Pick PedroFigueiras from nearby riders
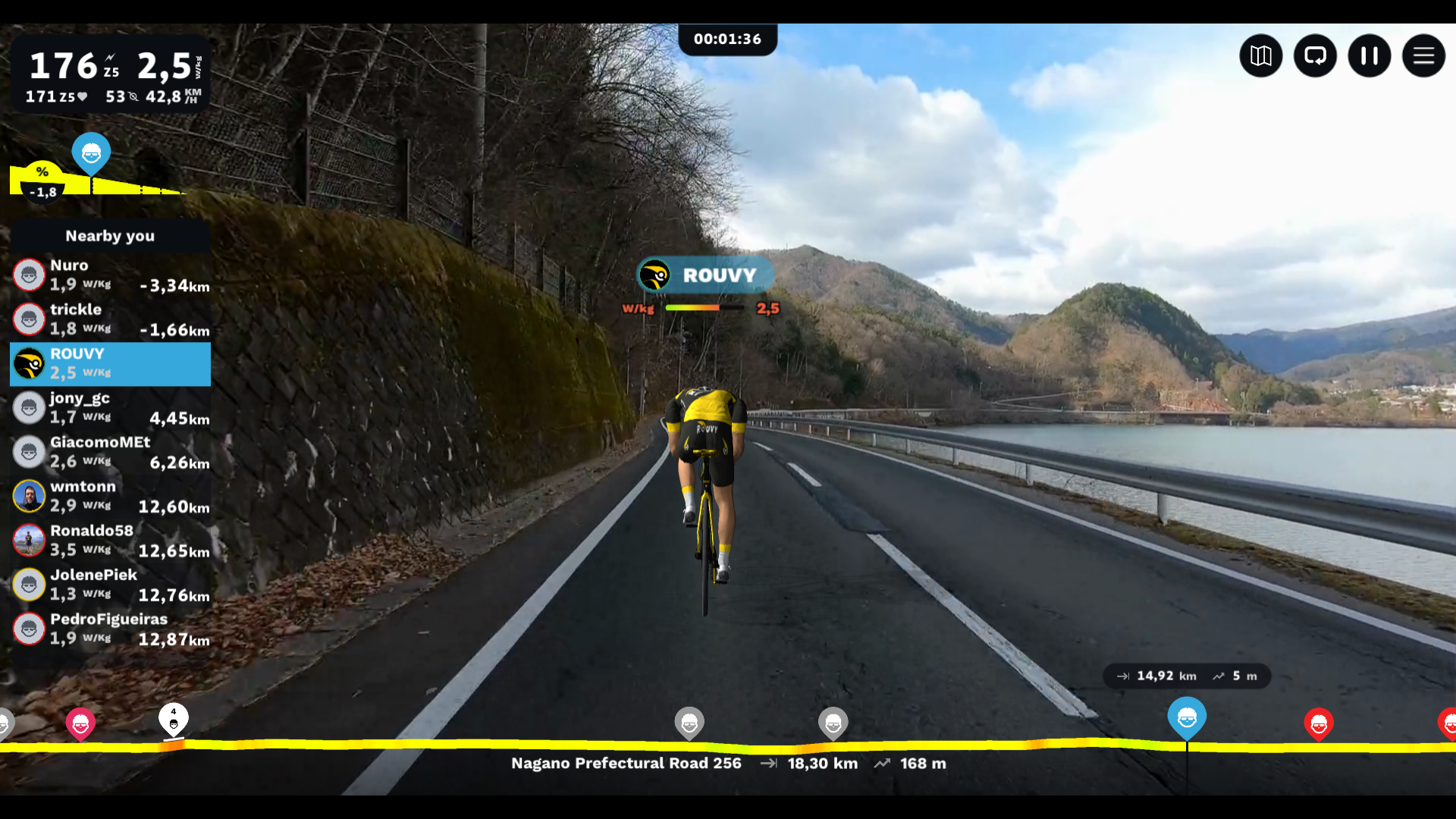 pyautogui.click(x=110, y=629)
